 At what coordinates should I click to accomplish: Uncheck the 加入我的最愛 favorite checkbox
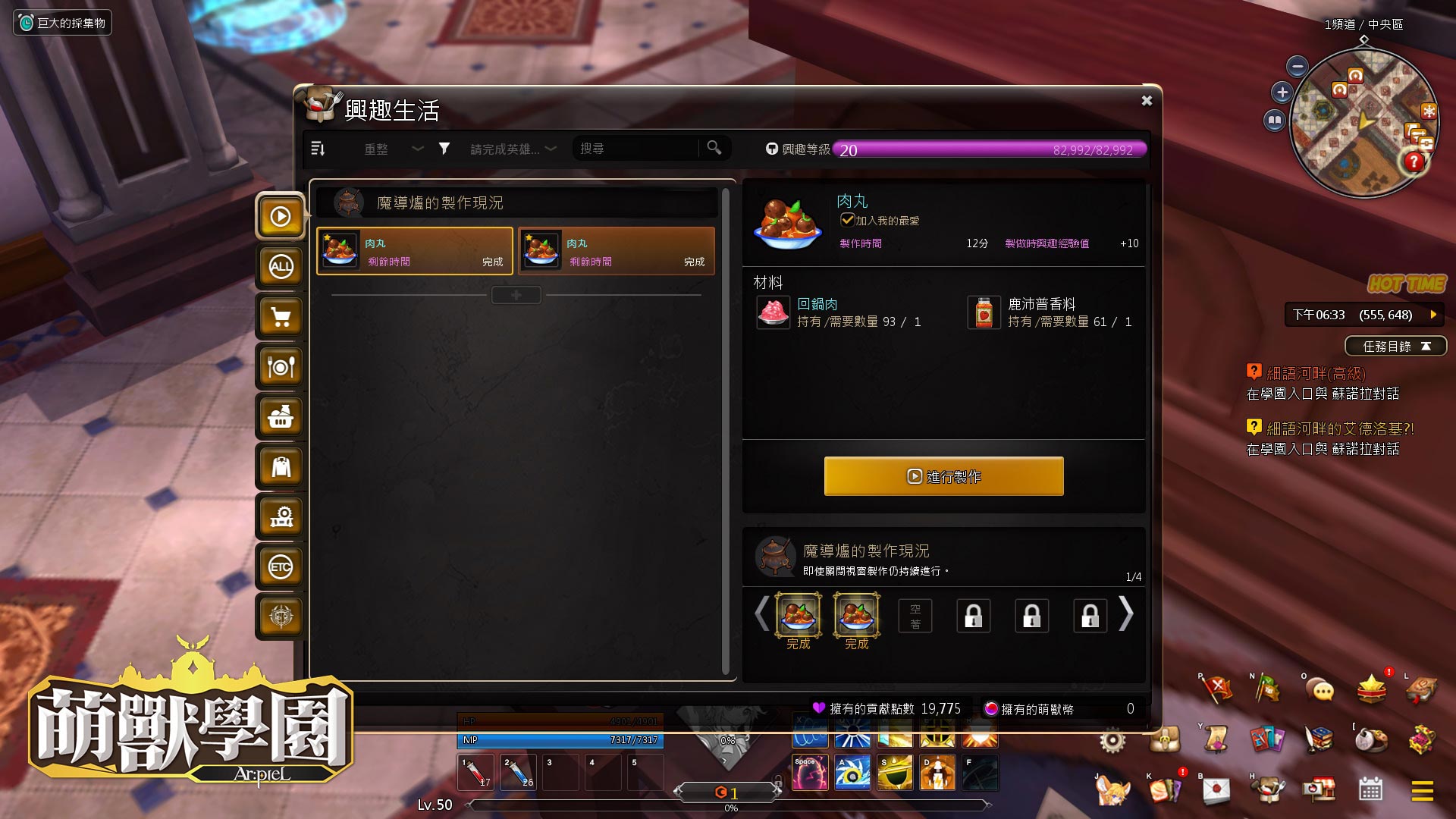coord(847,221)
